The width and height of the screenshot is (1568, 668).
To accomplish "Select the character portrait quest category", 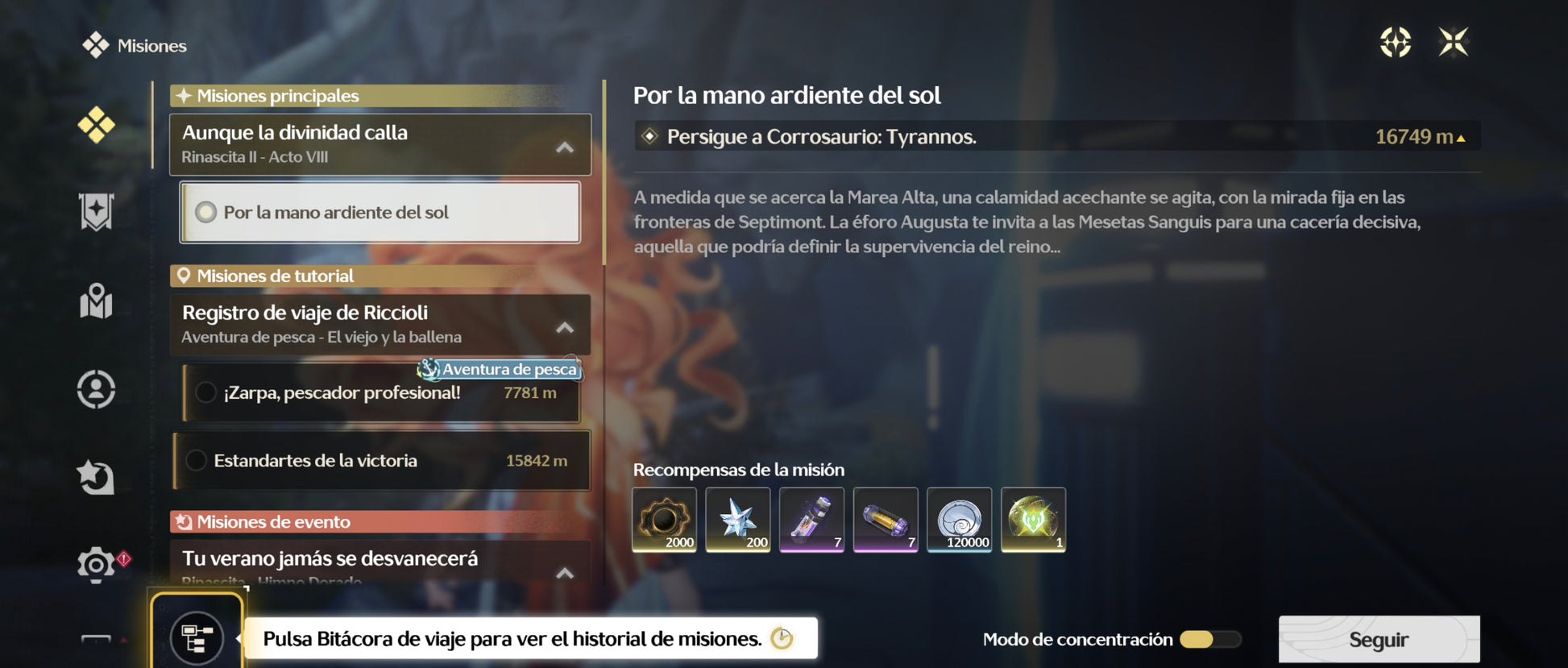I will coord(96,389).
